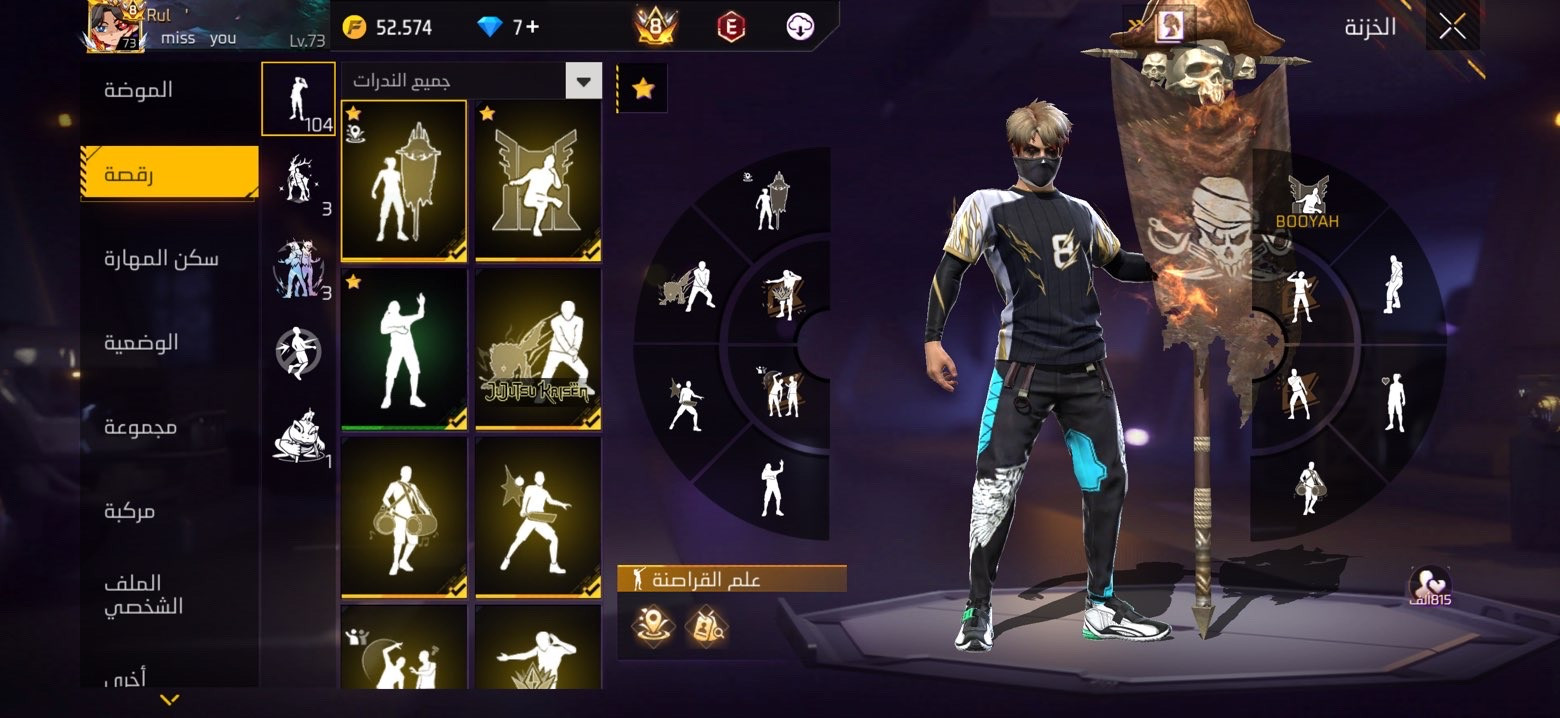
Task: Close the vault with the X button
Action: (1452, 27)
